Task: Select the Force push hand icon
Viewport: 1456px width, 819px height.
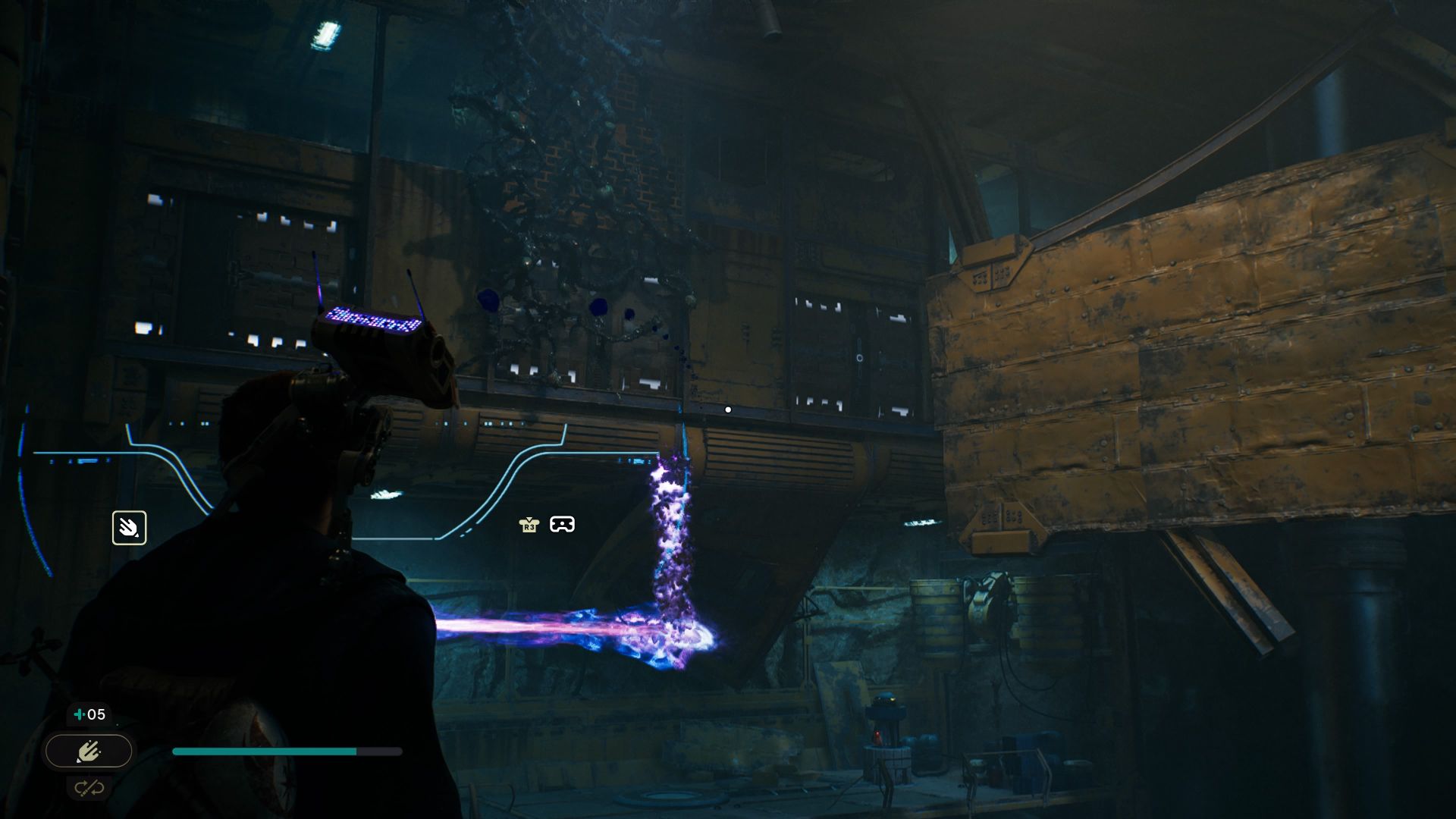Action: point(129,528)
